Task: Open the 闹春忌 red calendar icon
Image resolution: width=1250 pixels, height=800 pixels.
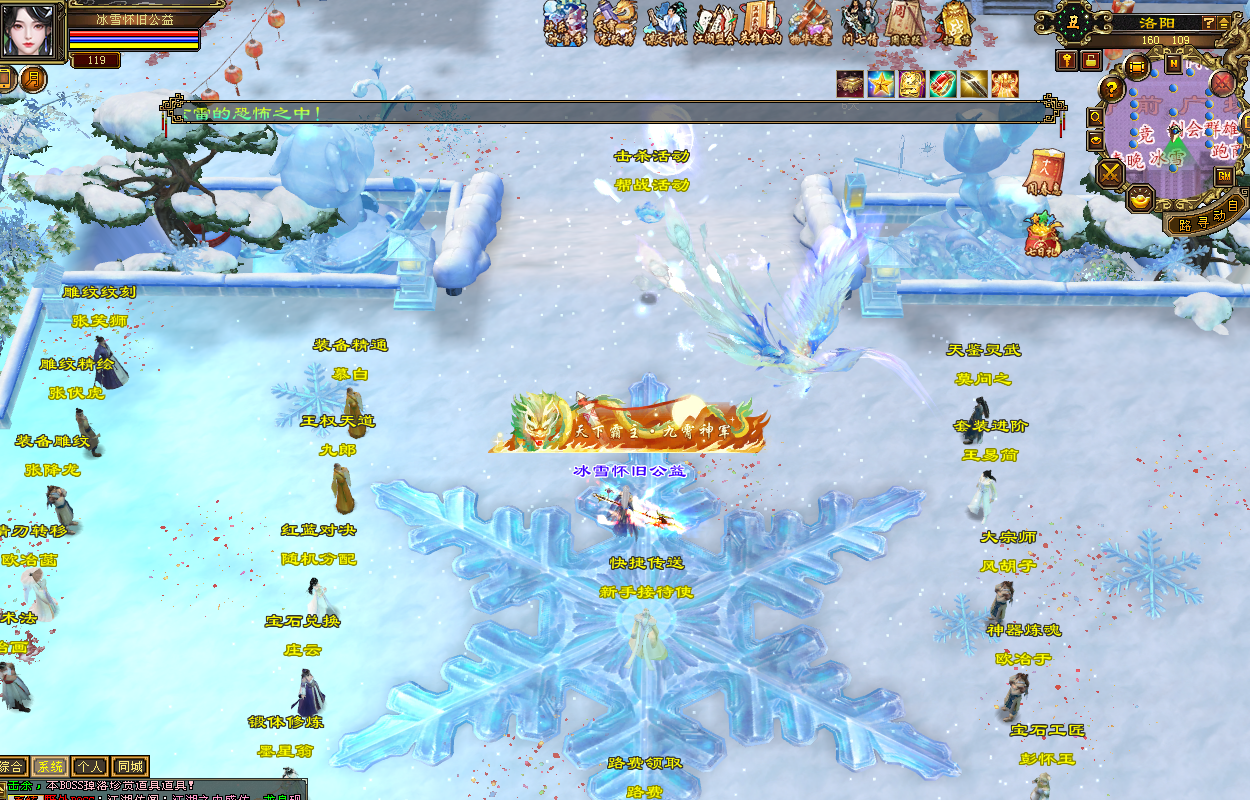Action: [x=1047, y=170]
